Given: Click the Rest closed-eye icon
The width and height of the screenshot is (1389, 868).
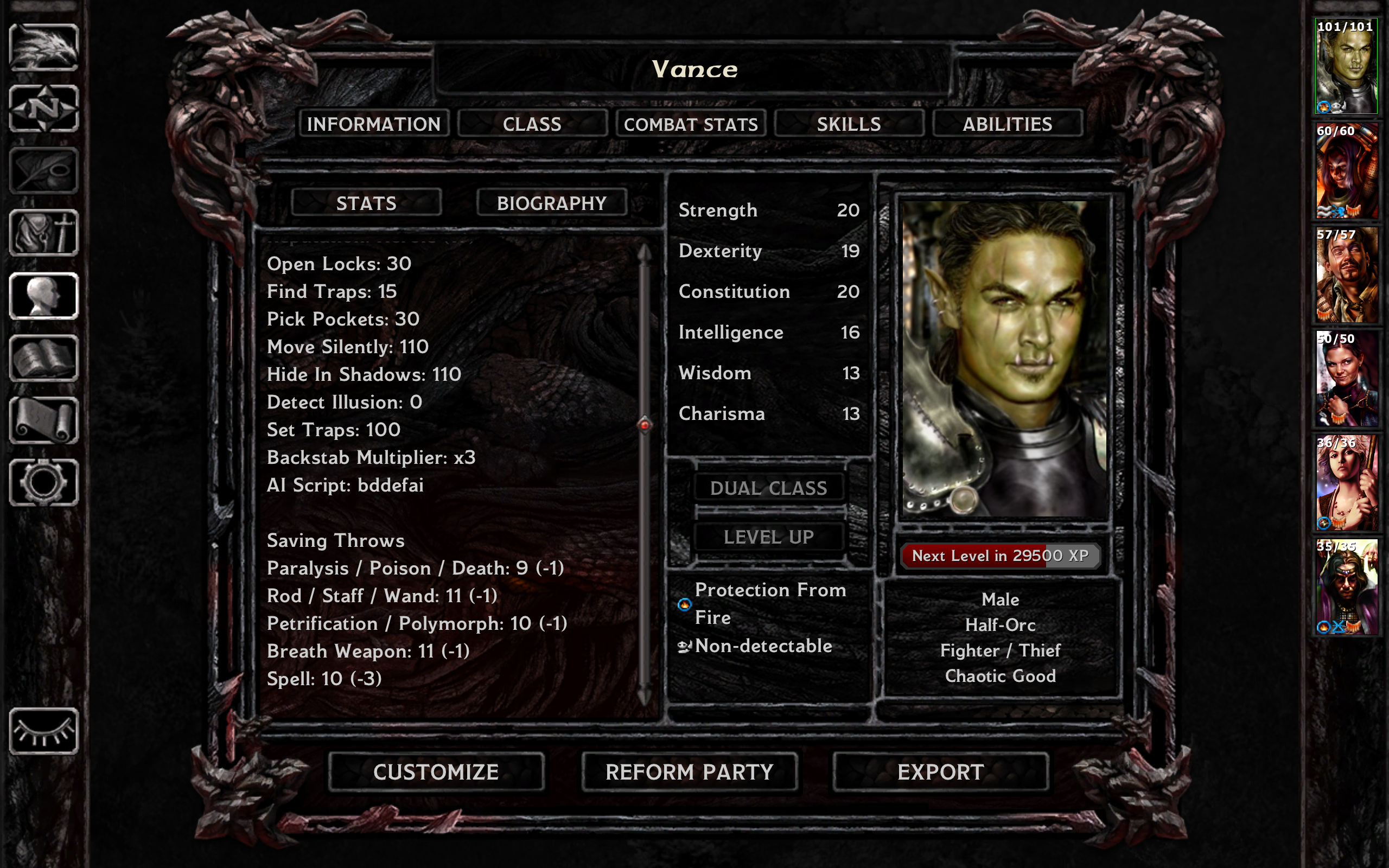Looking at the screenshot, I should (x=43, y=729).
